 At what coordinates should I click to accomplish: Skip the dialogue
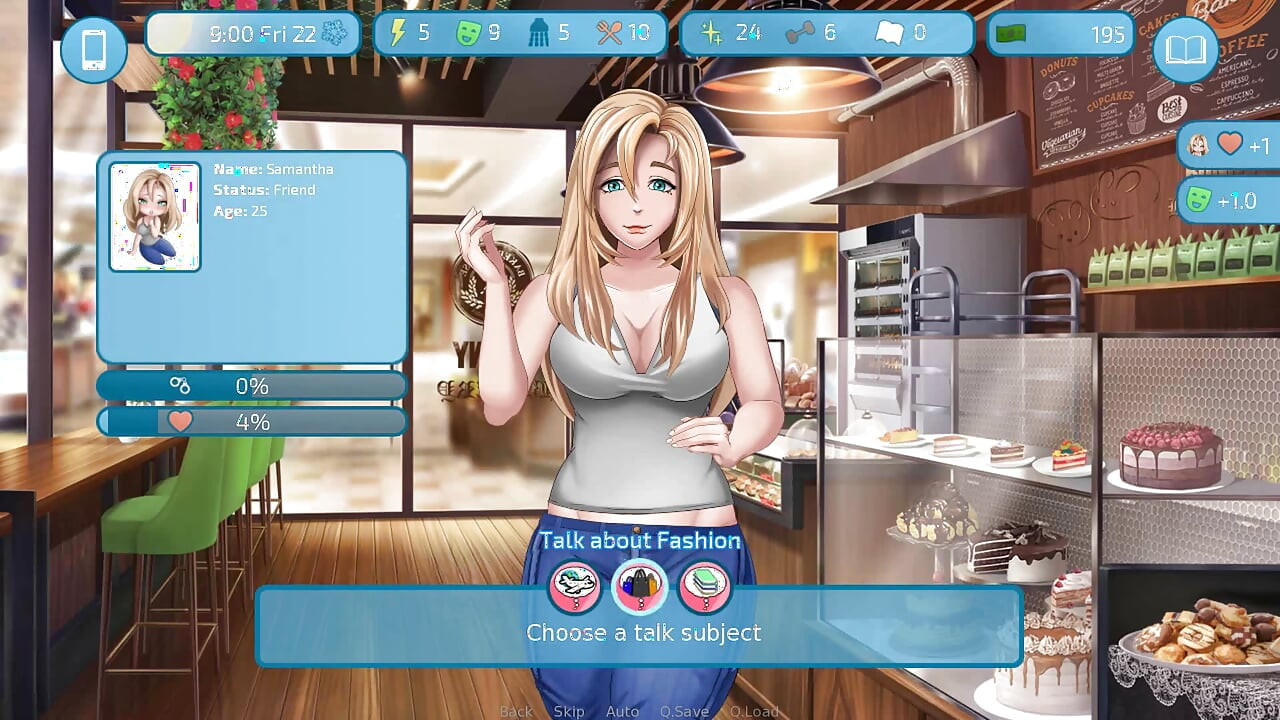click(569, 711)
